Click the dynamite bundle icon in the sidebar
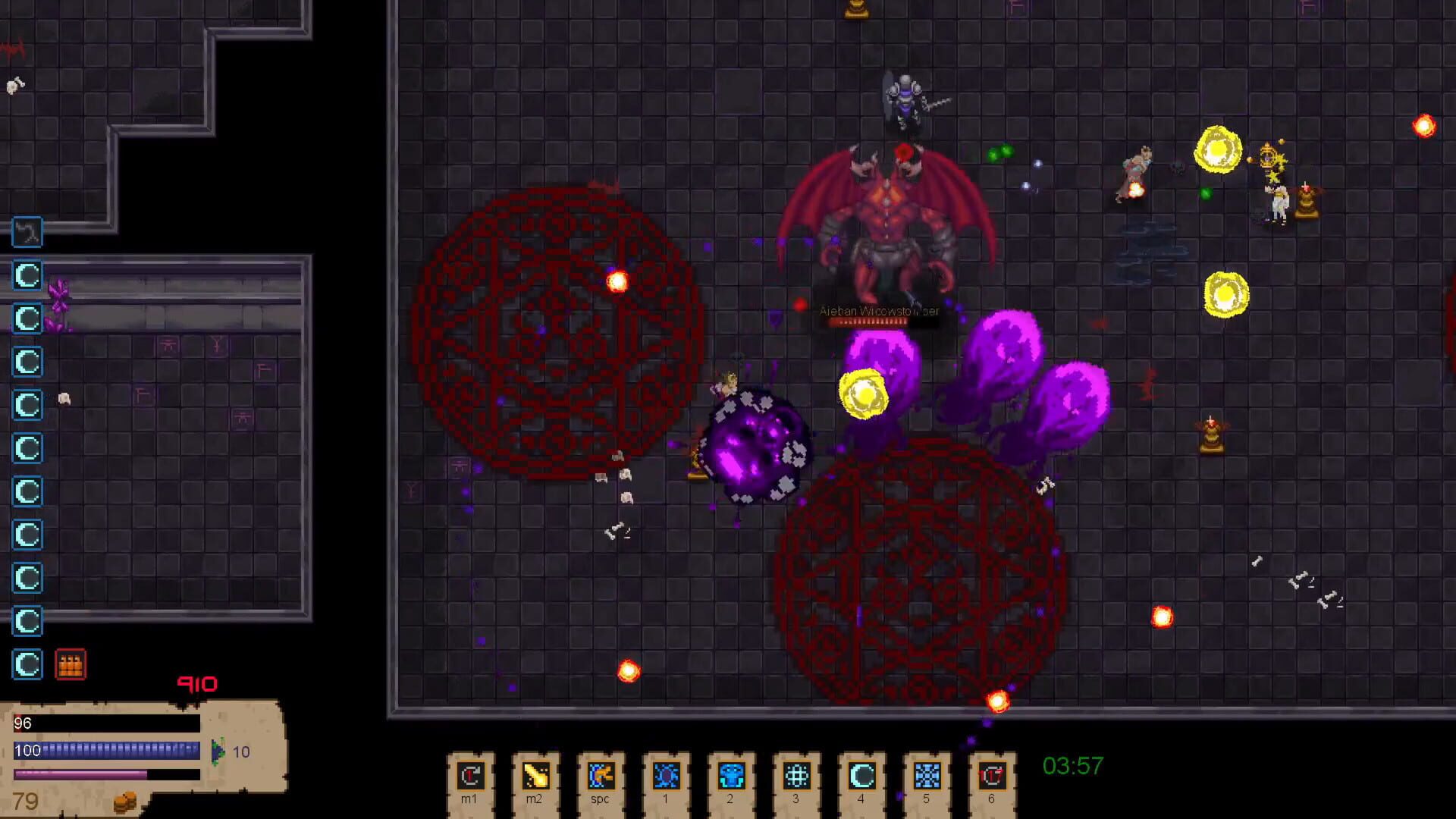Screen dimensions: 1456x819 tap(71, 665)
